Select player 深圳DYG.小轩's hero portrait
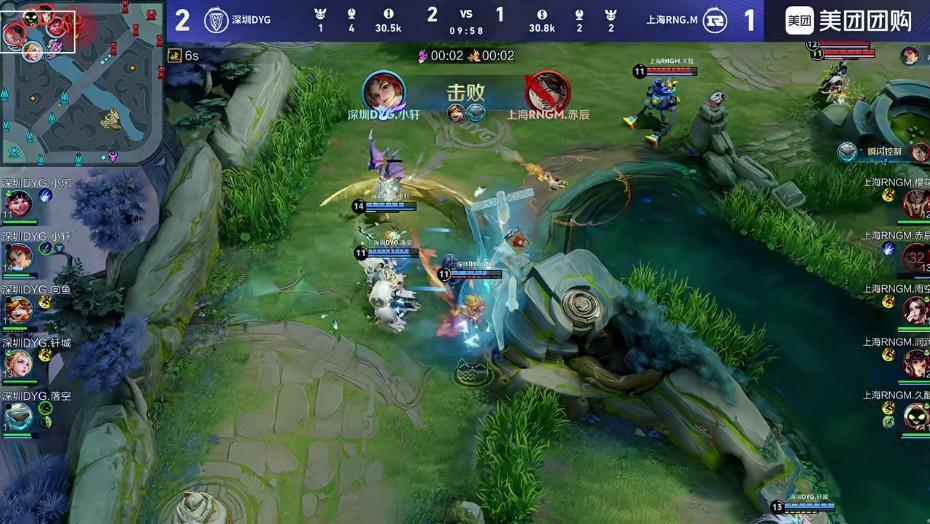 click(x=18, y=257)
